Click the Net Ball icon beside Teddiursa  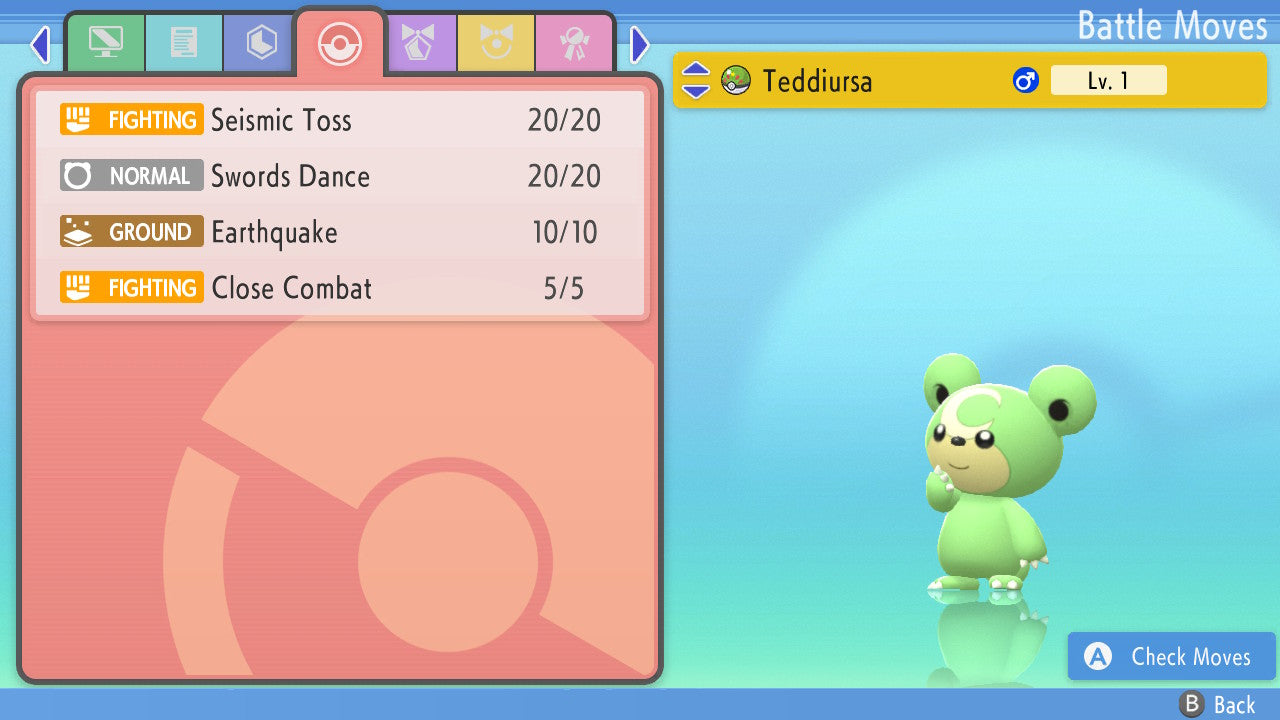736,81
